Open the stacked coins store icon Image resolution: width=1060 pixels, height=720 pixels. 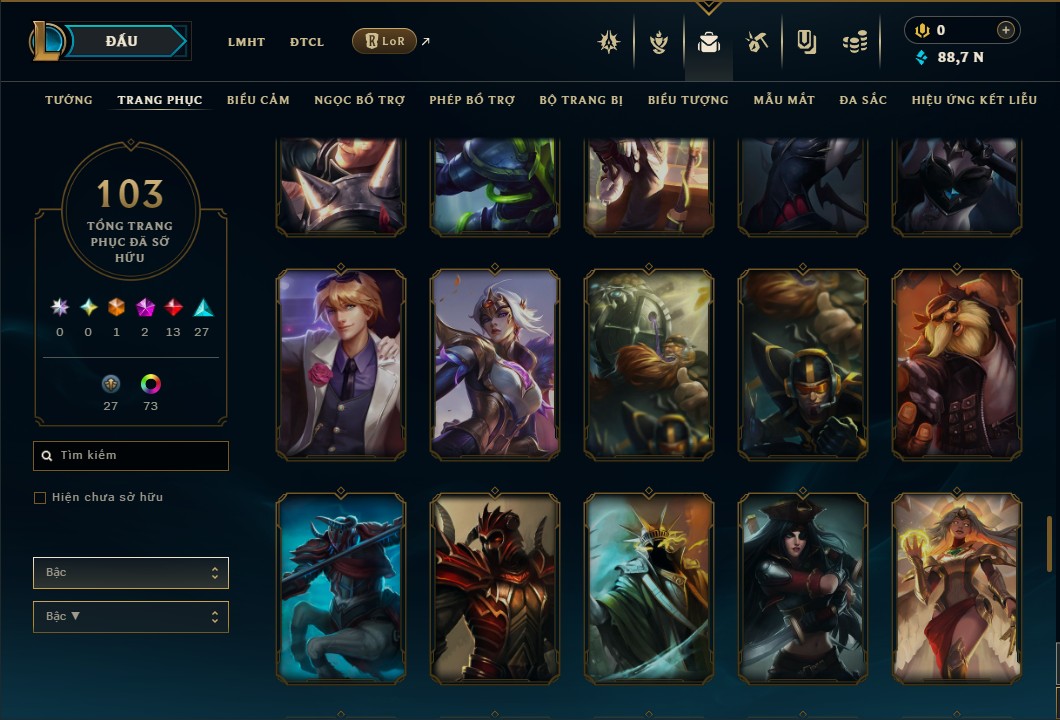[x=854, y=42]
